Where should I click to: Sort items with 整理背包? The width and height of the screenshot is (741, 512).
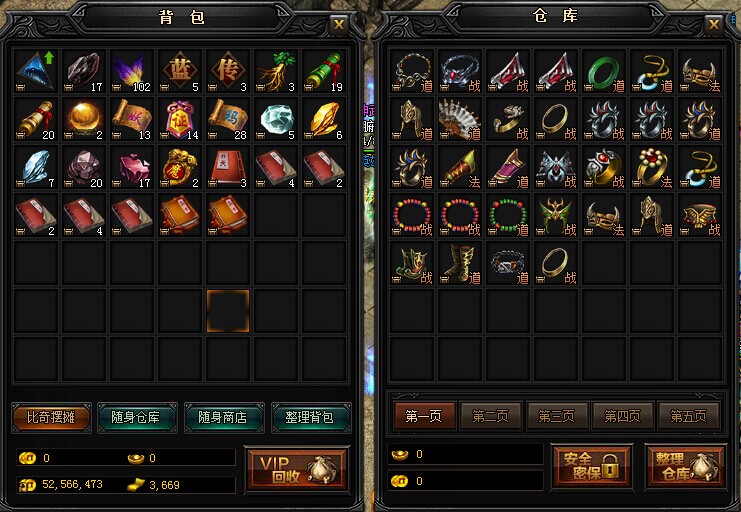point(309,417)
